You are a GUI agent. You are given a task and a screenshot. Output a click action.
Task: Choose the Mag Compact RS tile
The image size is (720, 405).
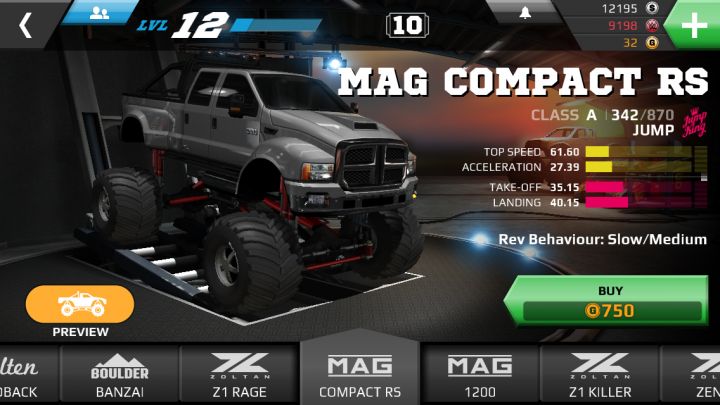click(360, 374)
